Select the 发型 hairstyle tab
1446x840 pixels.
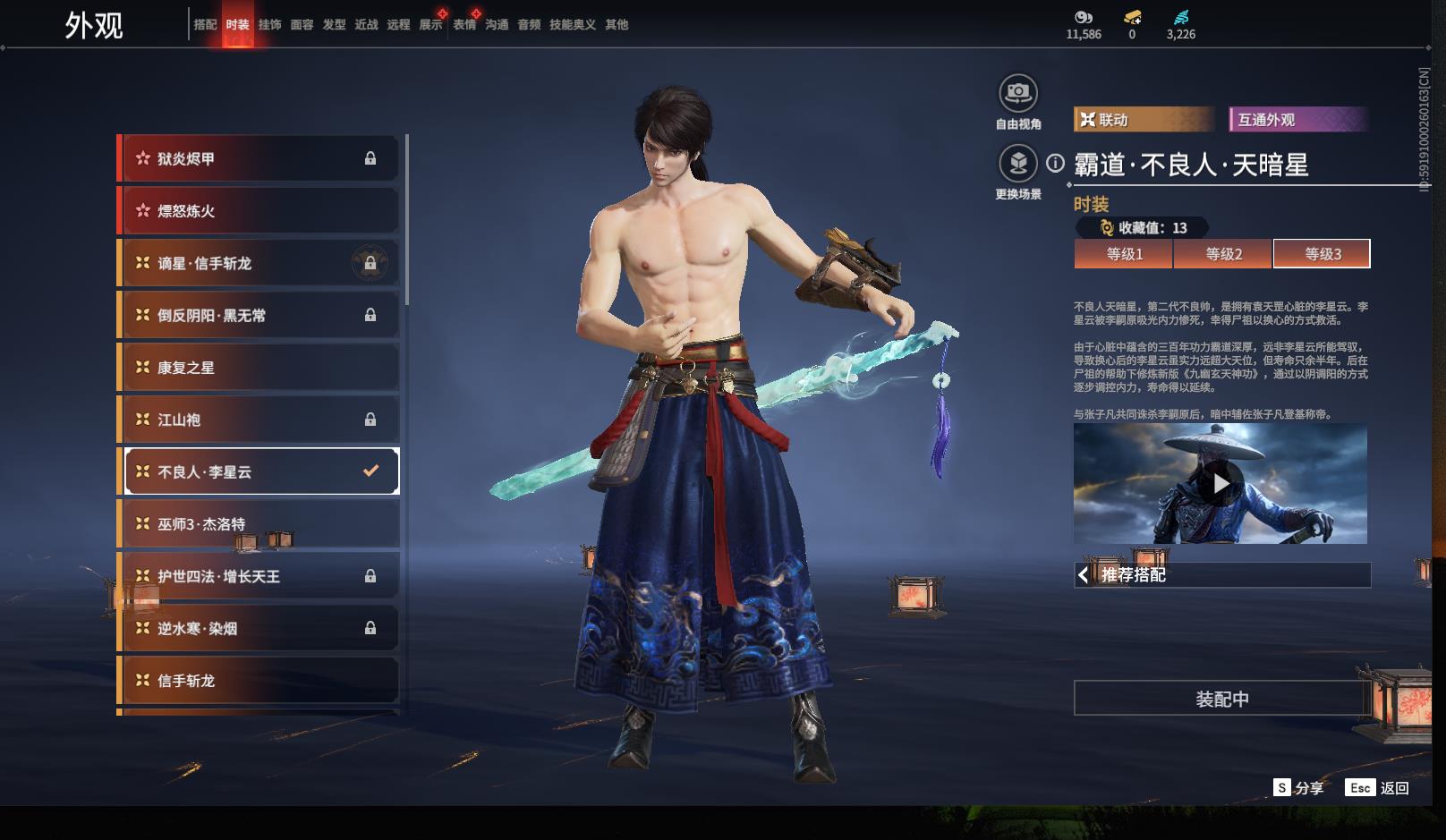[334, 25]
